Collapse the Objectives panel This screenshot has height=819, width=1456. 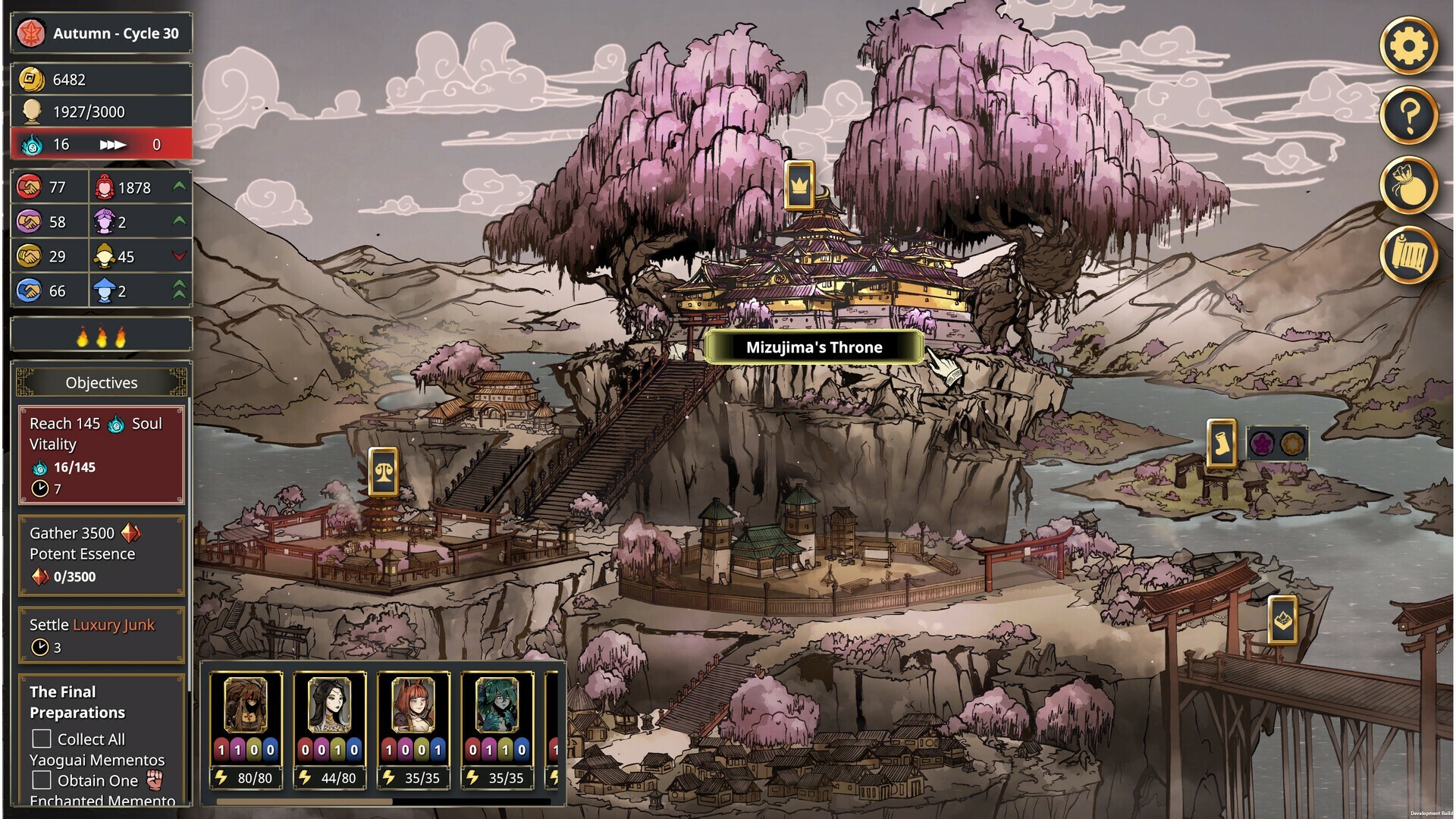(x=101, y=382)
